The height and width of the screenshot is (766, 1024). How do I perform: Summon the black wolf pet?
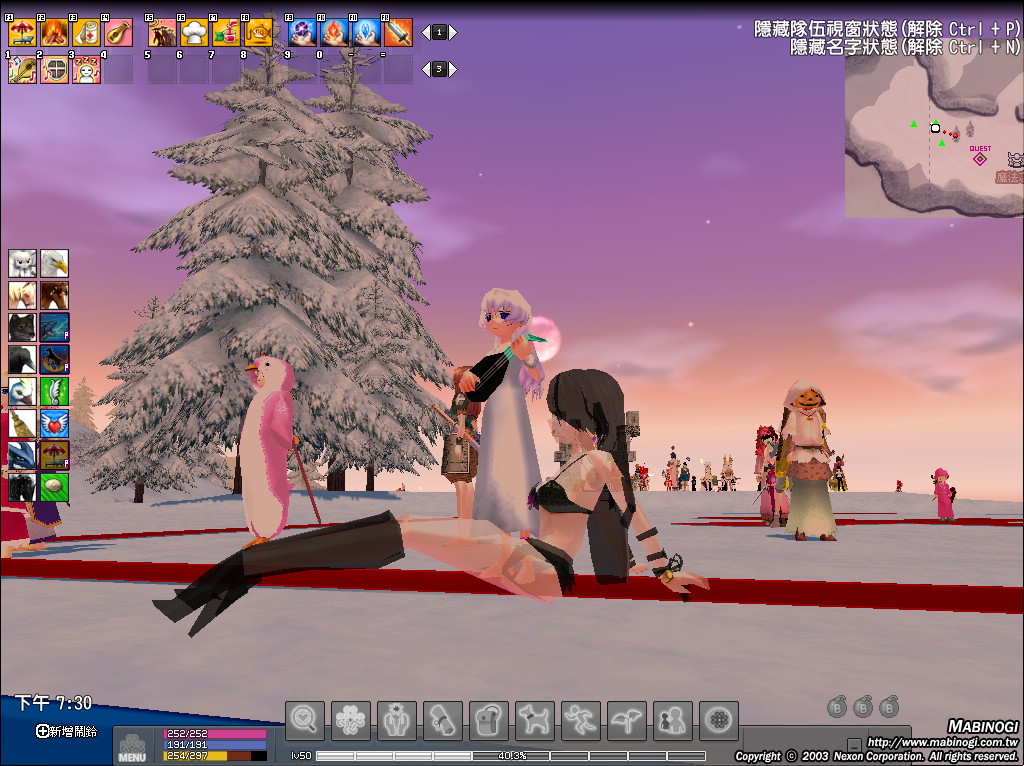click(x=22, y=328)
